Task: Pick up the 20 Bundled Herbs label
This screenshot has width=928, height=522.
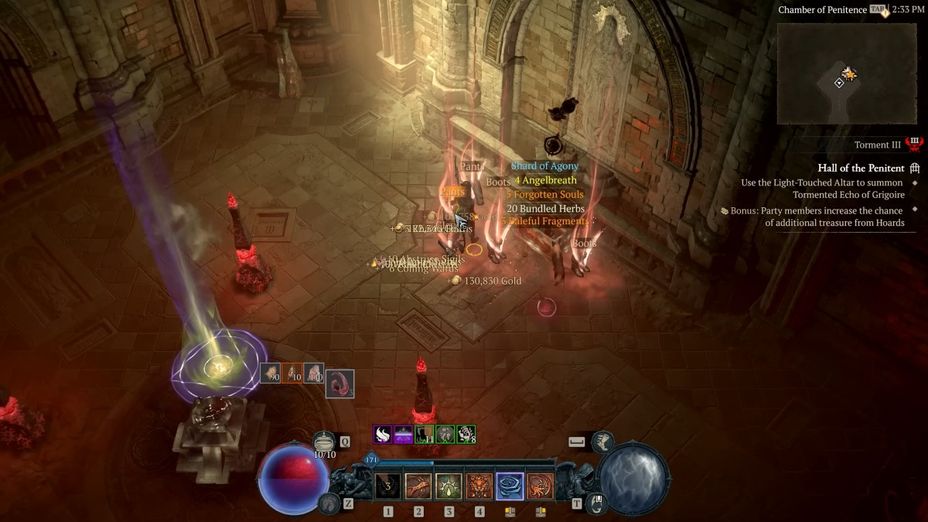Action: point(545,208)
